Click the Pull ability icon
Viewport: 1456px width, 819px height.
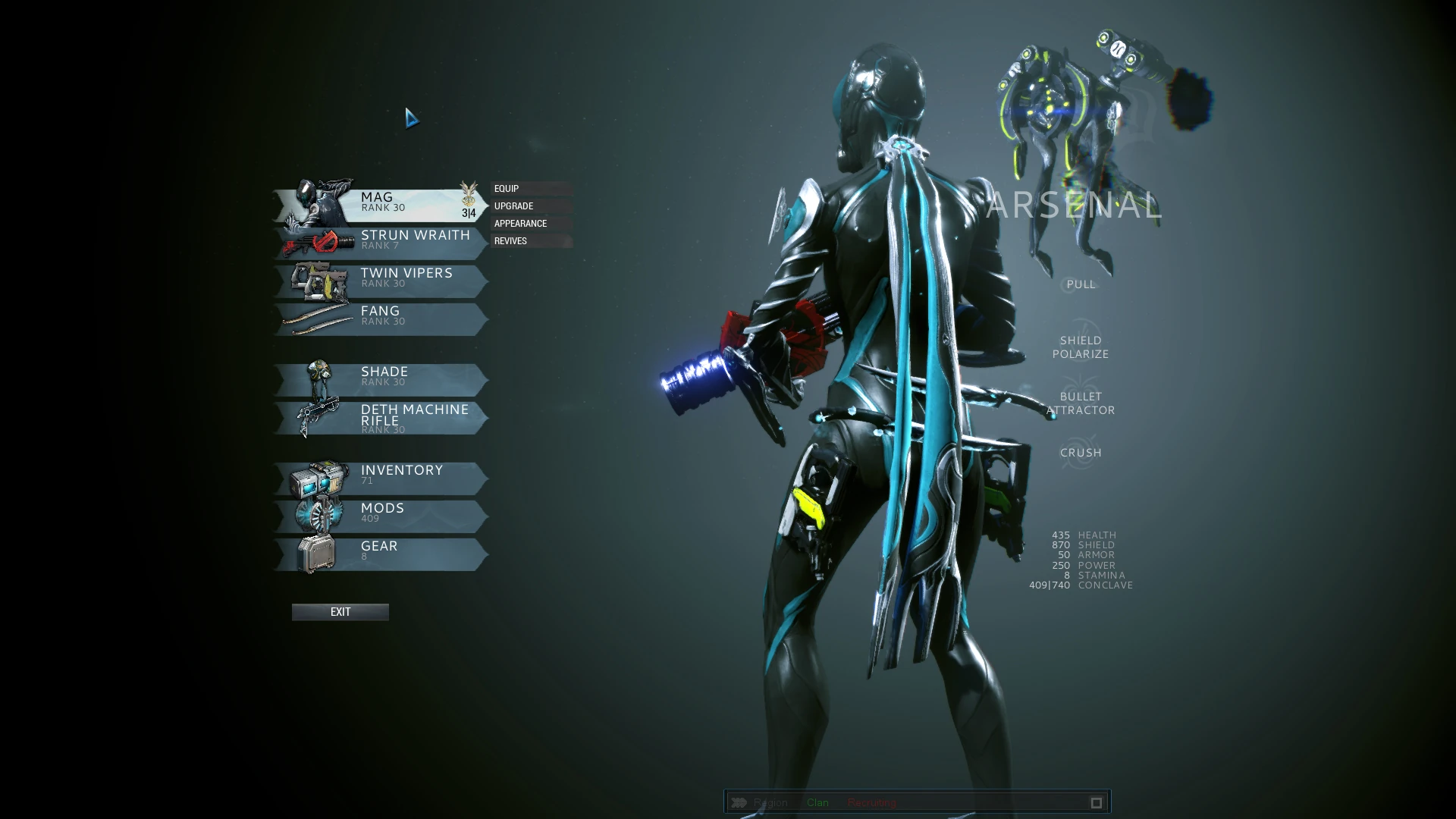[1081, 284]
